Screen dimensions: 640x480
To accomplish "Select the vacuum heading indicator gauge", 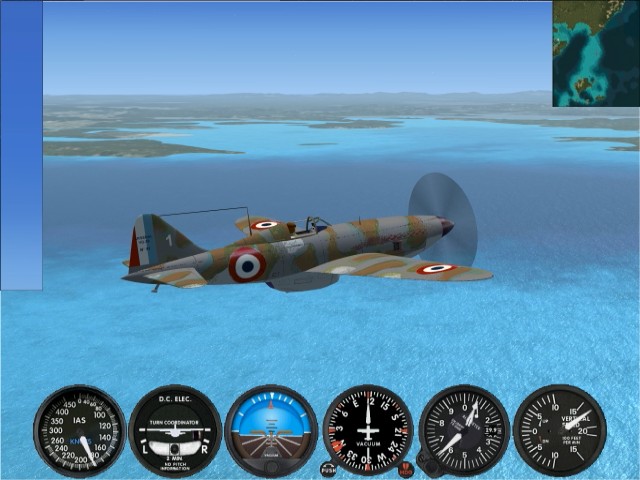I will 368,430.
